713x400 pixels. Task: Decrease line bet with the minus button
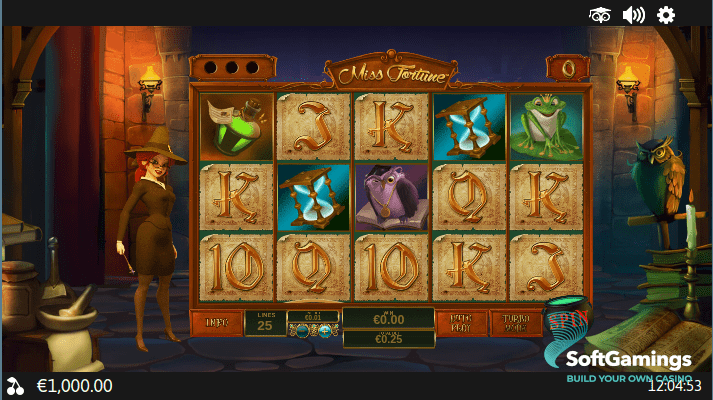coord(300,331)
